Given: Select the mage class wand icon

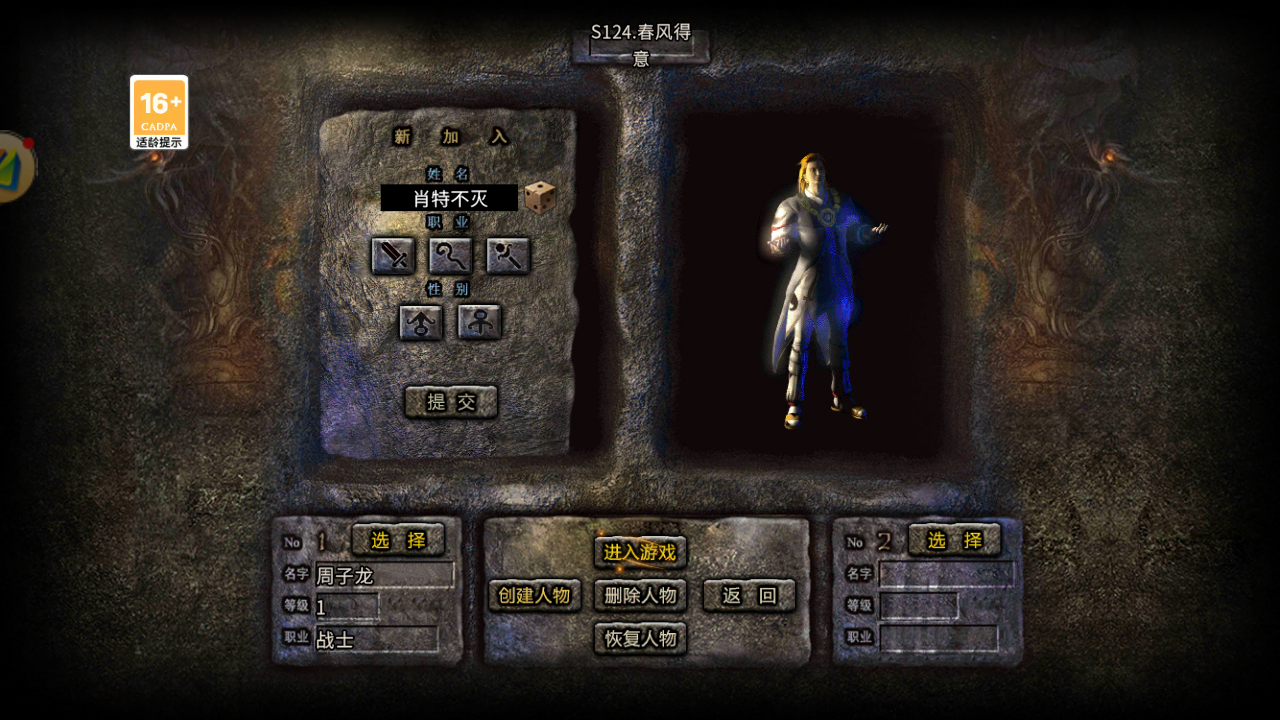Looking at the screenshot, I should (506, 256).
